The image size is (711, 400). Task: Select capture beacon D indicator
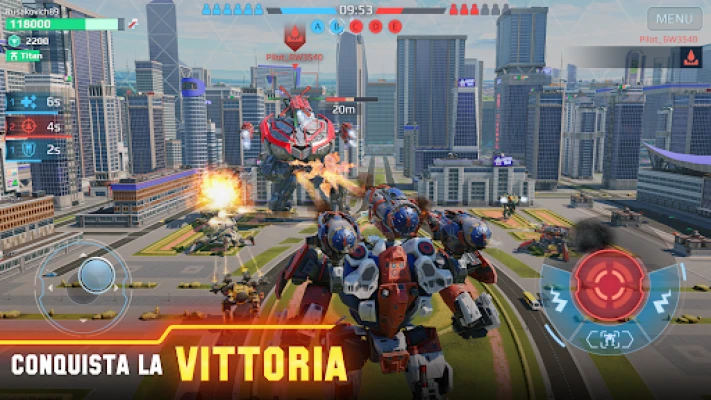coord(375,26)
